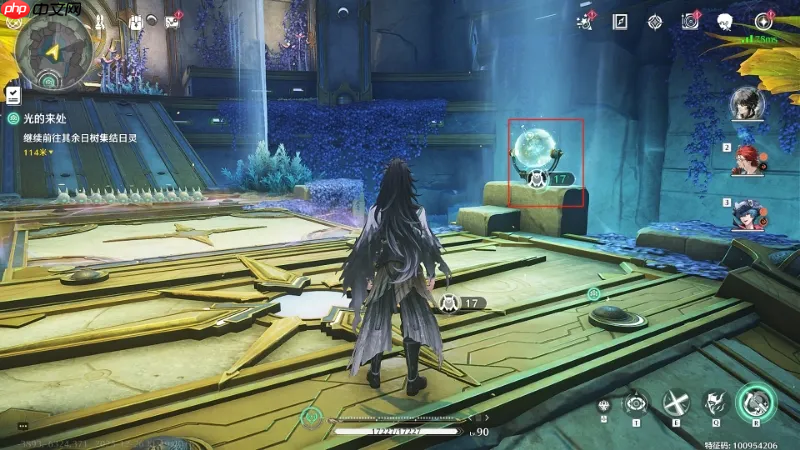
Task: Open the guidebook compass-book icon
Action: (620, 21)
